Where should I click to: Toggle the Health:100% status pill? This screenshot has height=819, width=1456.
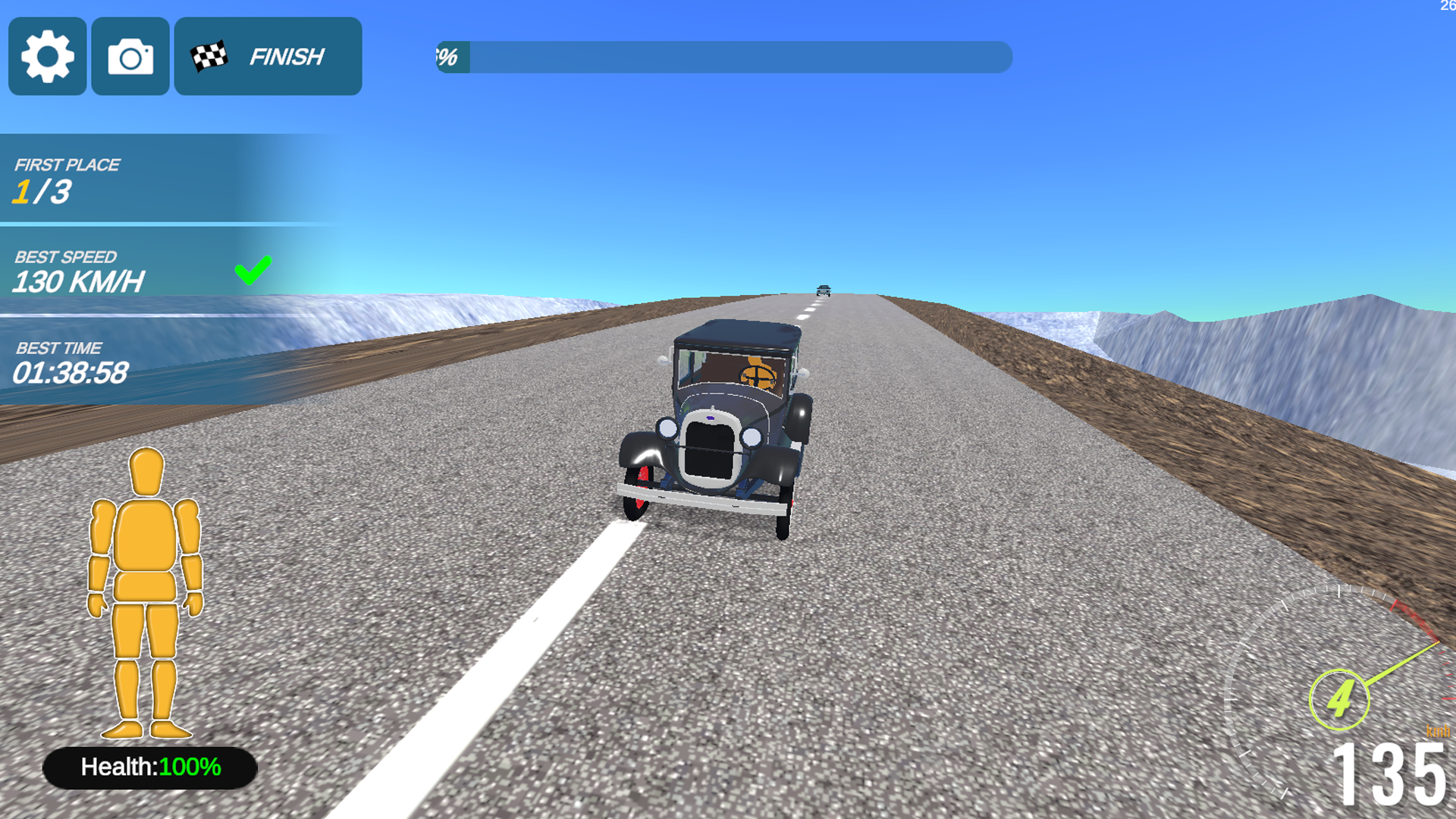click(x=149, y=767)
